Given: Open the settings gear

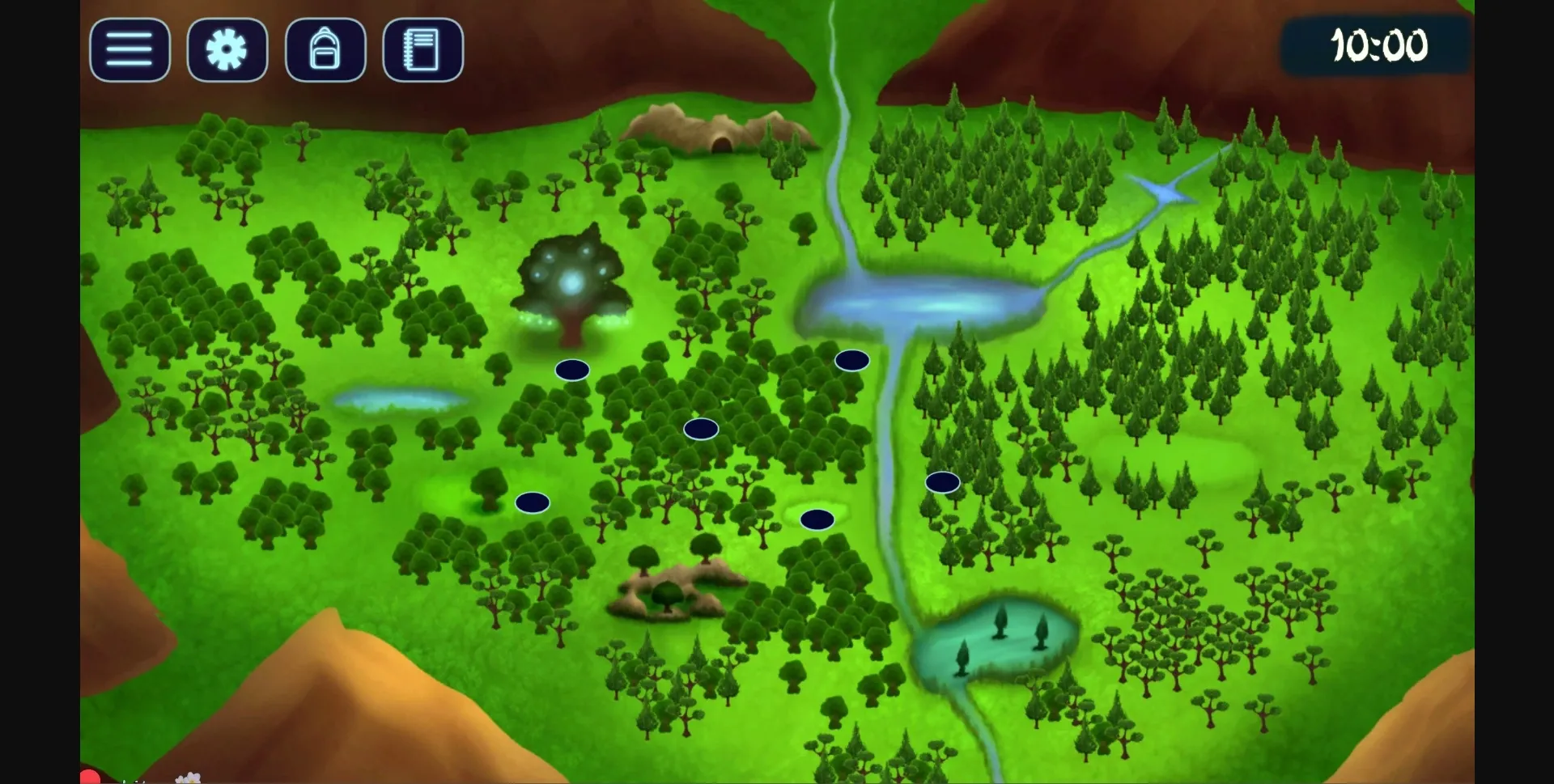Looking at the screenshot, I should [227, 50].
